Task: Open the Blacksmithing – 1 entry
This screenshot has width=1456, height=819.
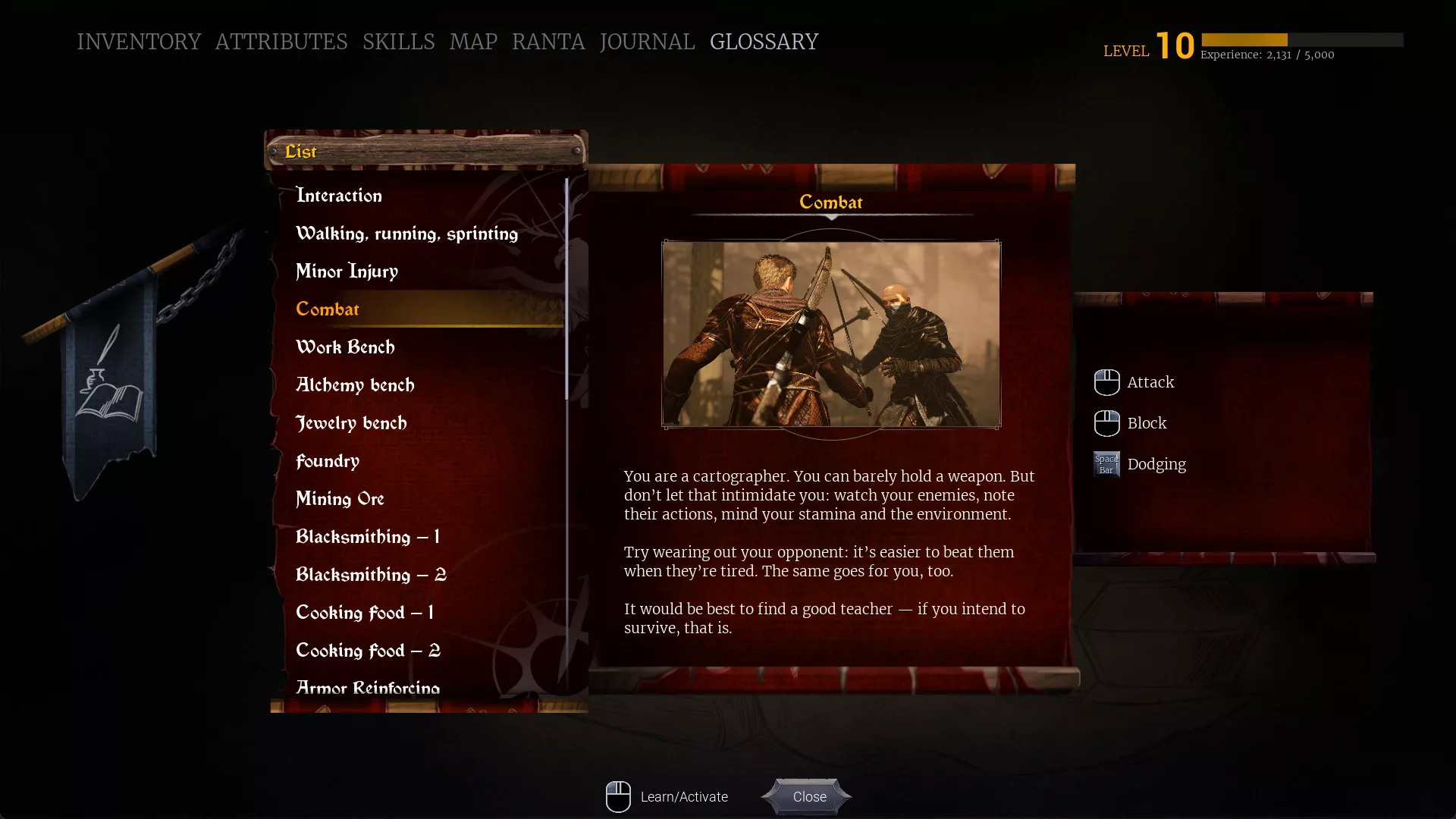Action: [368, 537]
